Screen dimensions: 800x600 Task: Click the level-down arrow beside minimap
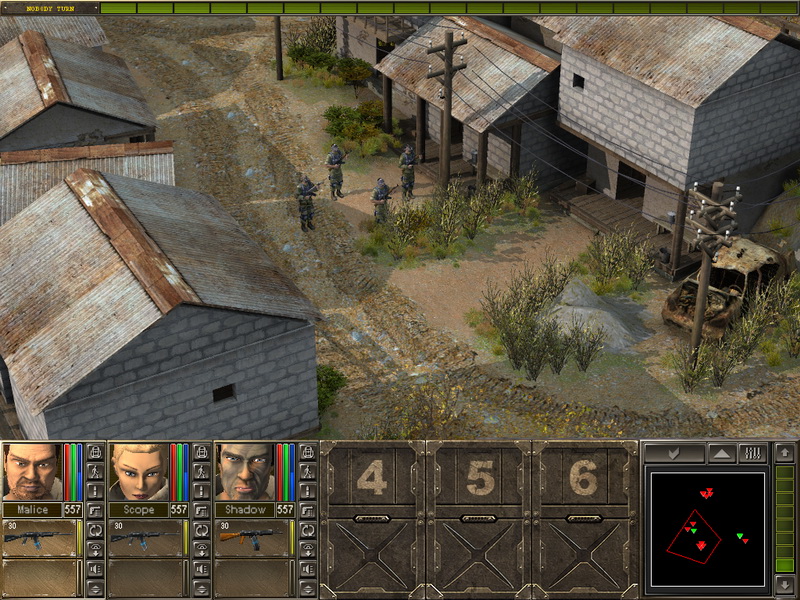pos(785,583)
